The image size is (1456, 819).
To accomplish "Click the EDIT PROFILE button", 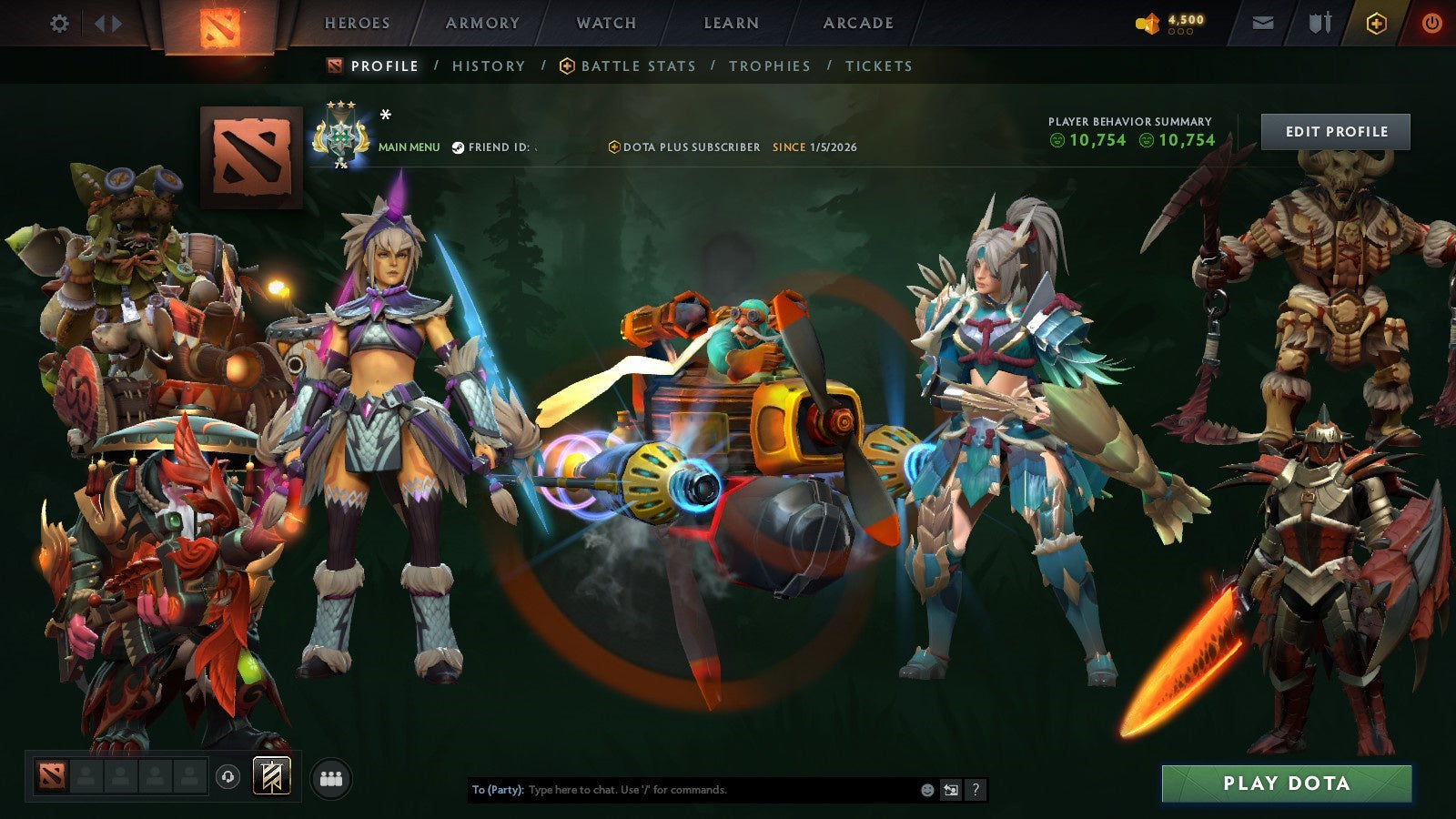I will tap(1334, 131).
